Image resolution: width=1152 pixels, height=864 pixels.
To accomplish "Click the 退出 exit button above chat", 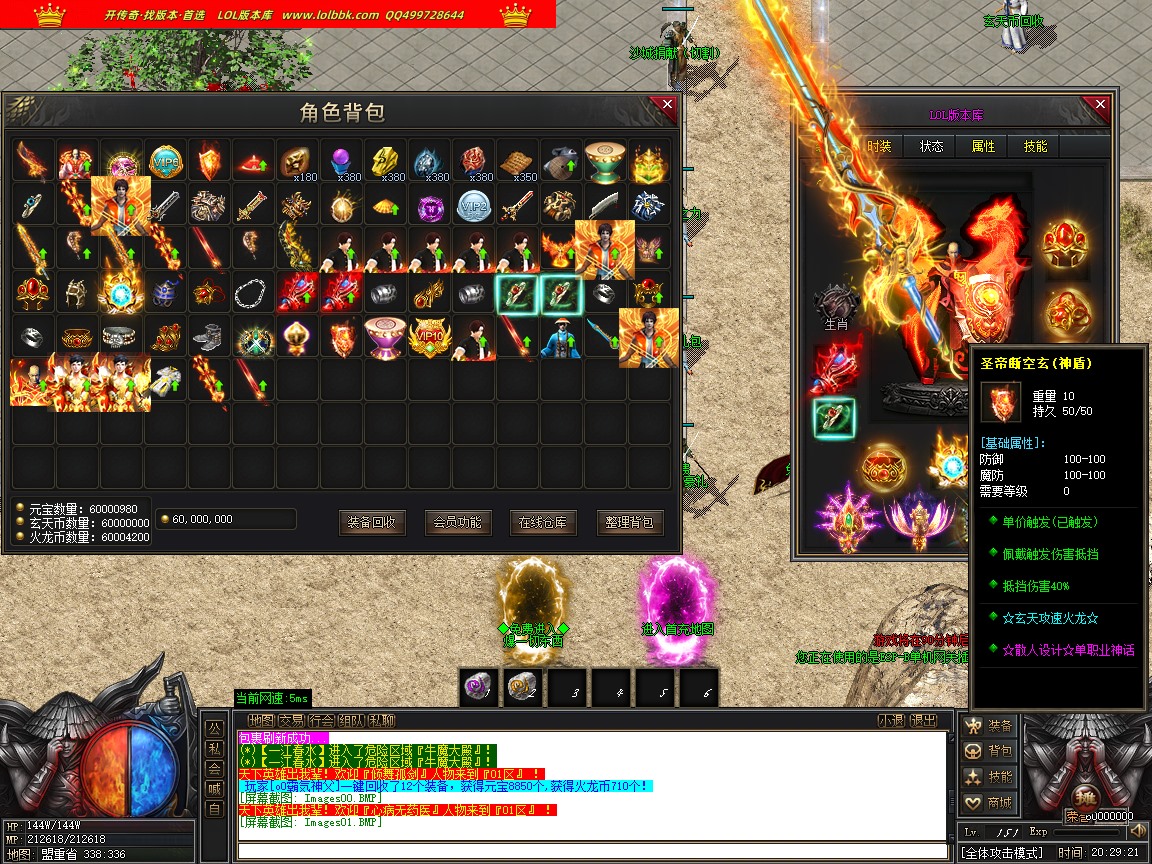I will click(924, 720).
